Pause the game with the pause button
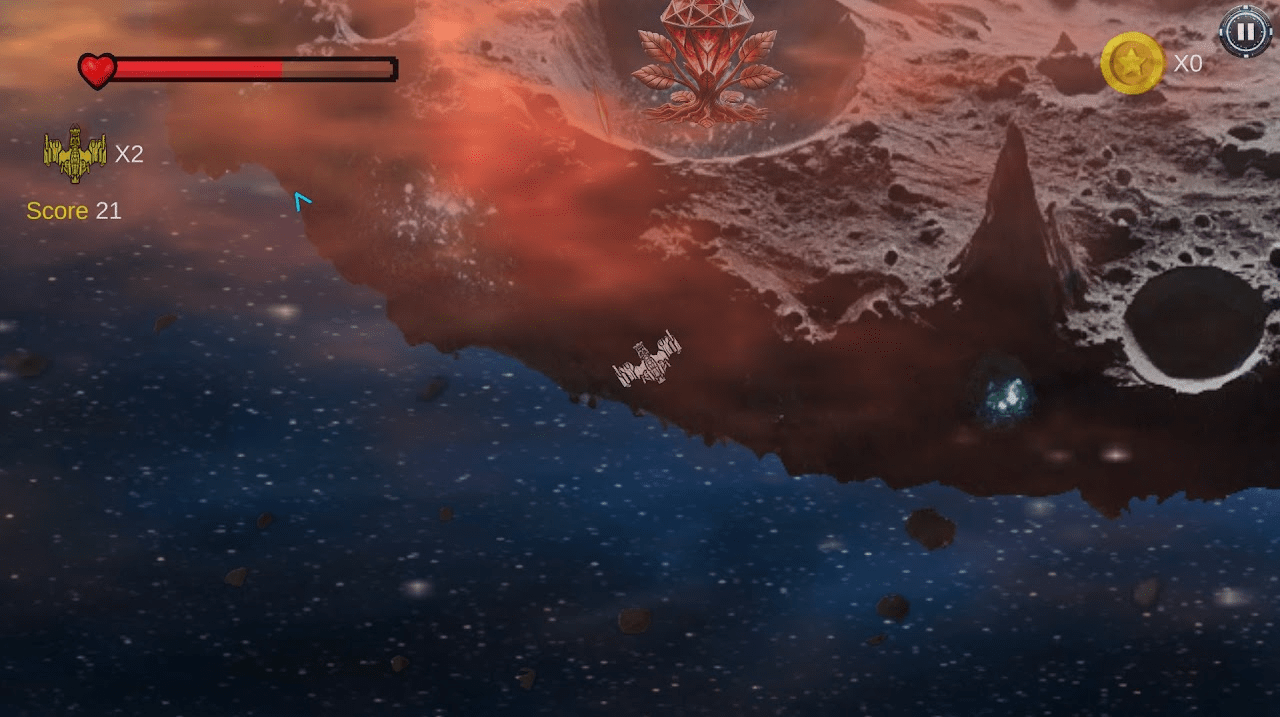 pyautogui.click(x=1245, y=31)
